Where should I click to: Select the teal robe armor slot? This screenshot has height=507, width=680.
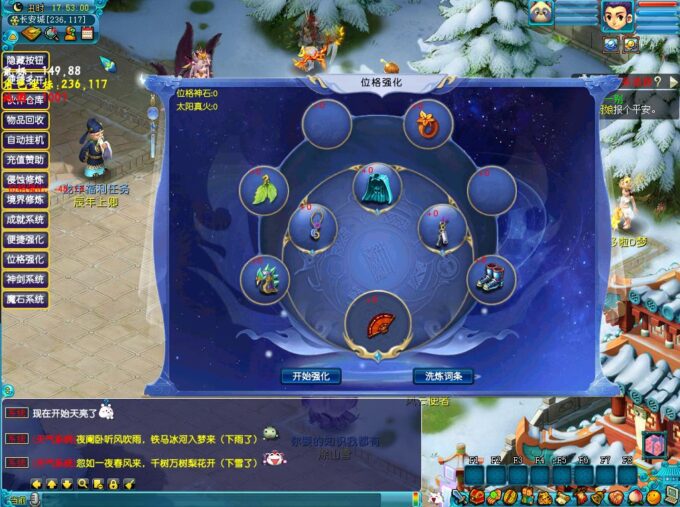[378, 187]
